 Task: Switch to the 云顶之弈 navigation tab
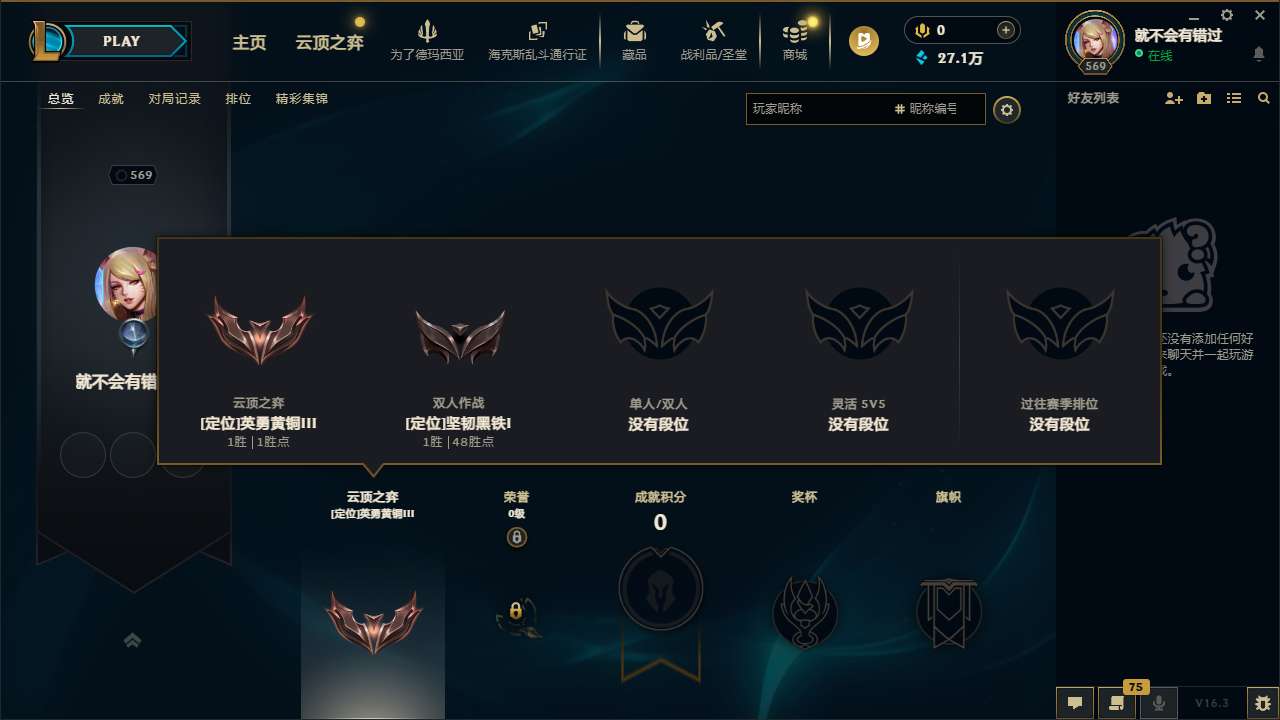(x=328, y=43)
